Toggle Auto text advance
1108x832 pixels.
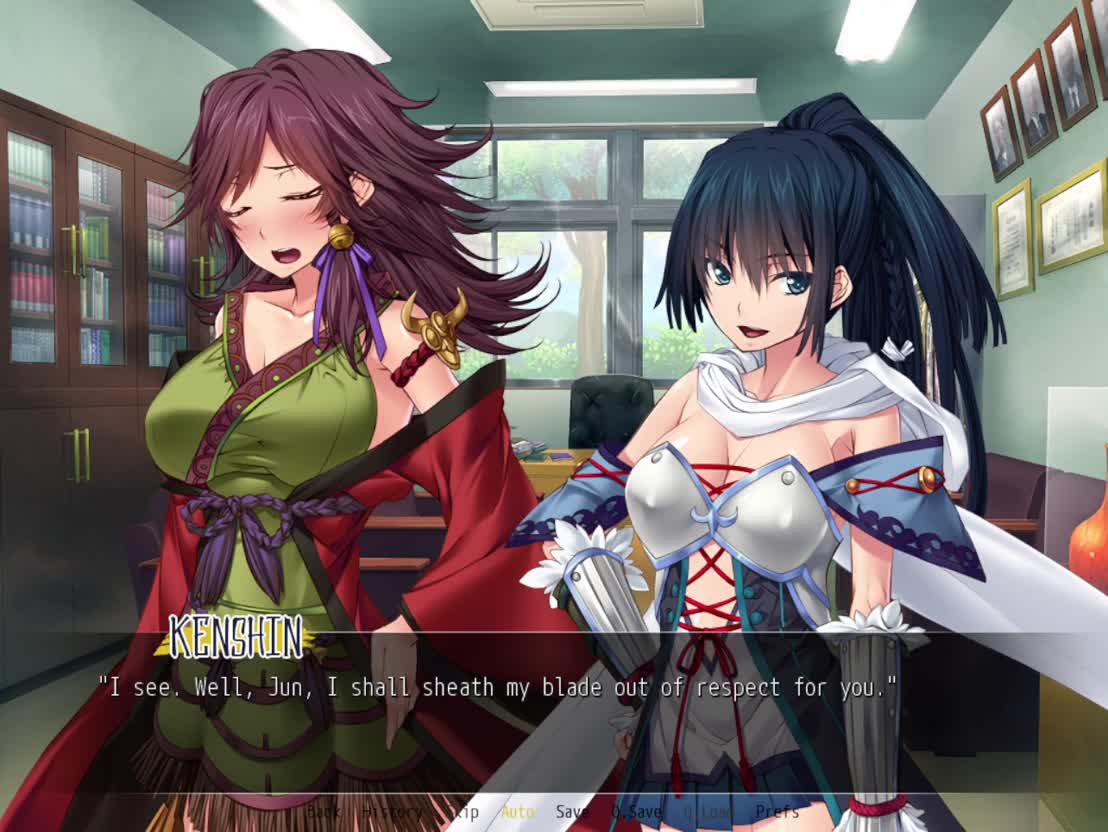(x=518, y=812)
